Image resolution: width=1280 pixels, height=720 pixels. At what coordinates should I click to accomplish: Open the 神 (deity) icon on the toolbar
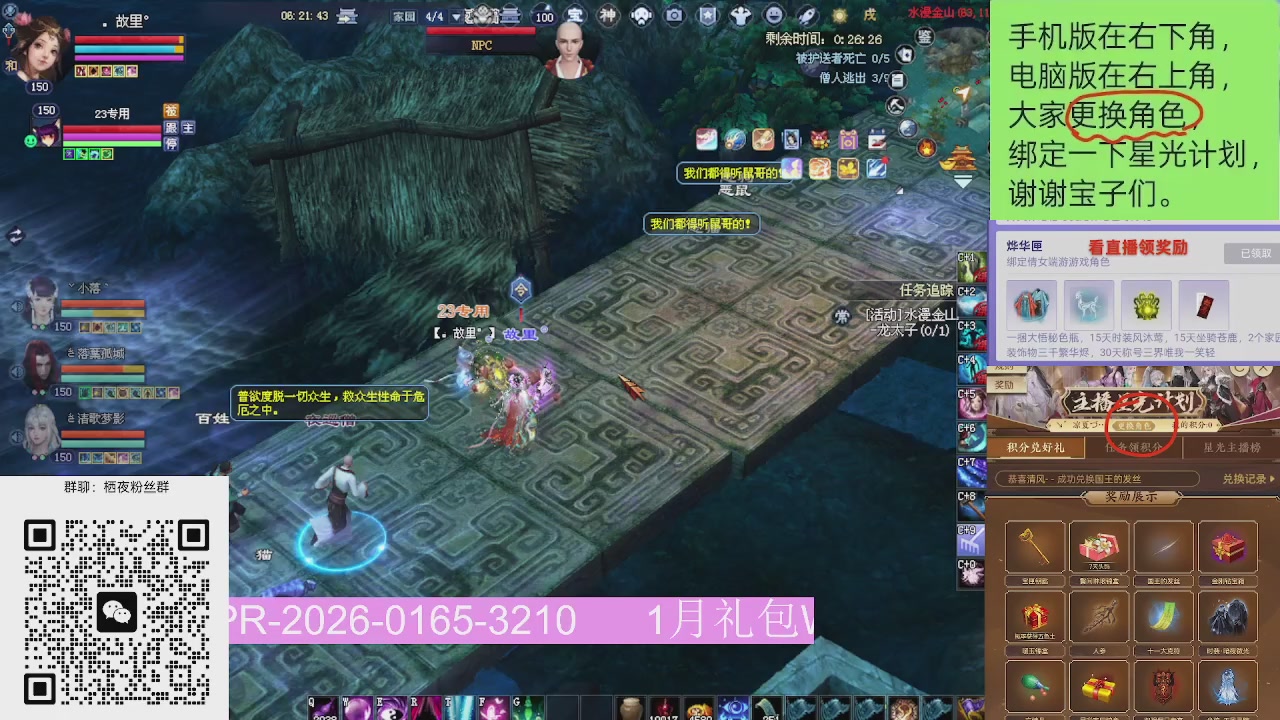tap(608, 15)
